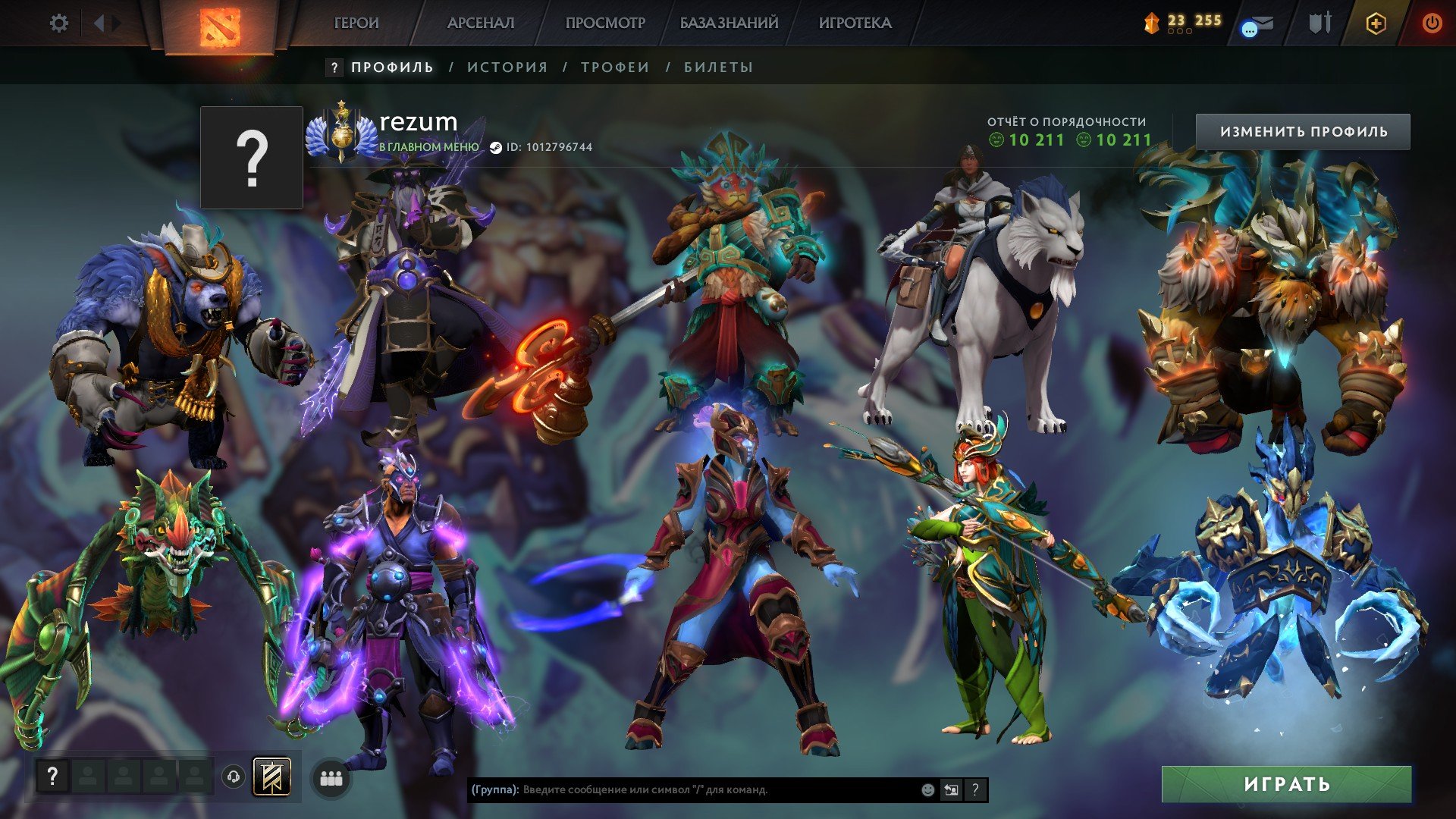Click the ИЗМЕНИТЬ ПРОФИЛЬ button
This screenshot has width=1456, height=819.
click(1303, 132)
